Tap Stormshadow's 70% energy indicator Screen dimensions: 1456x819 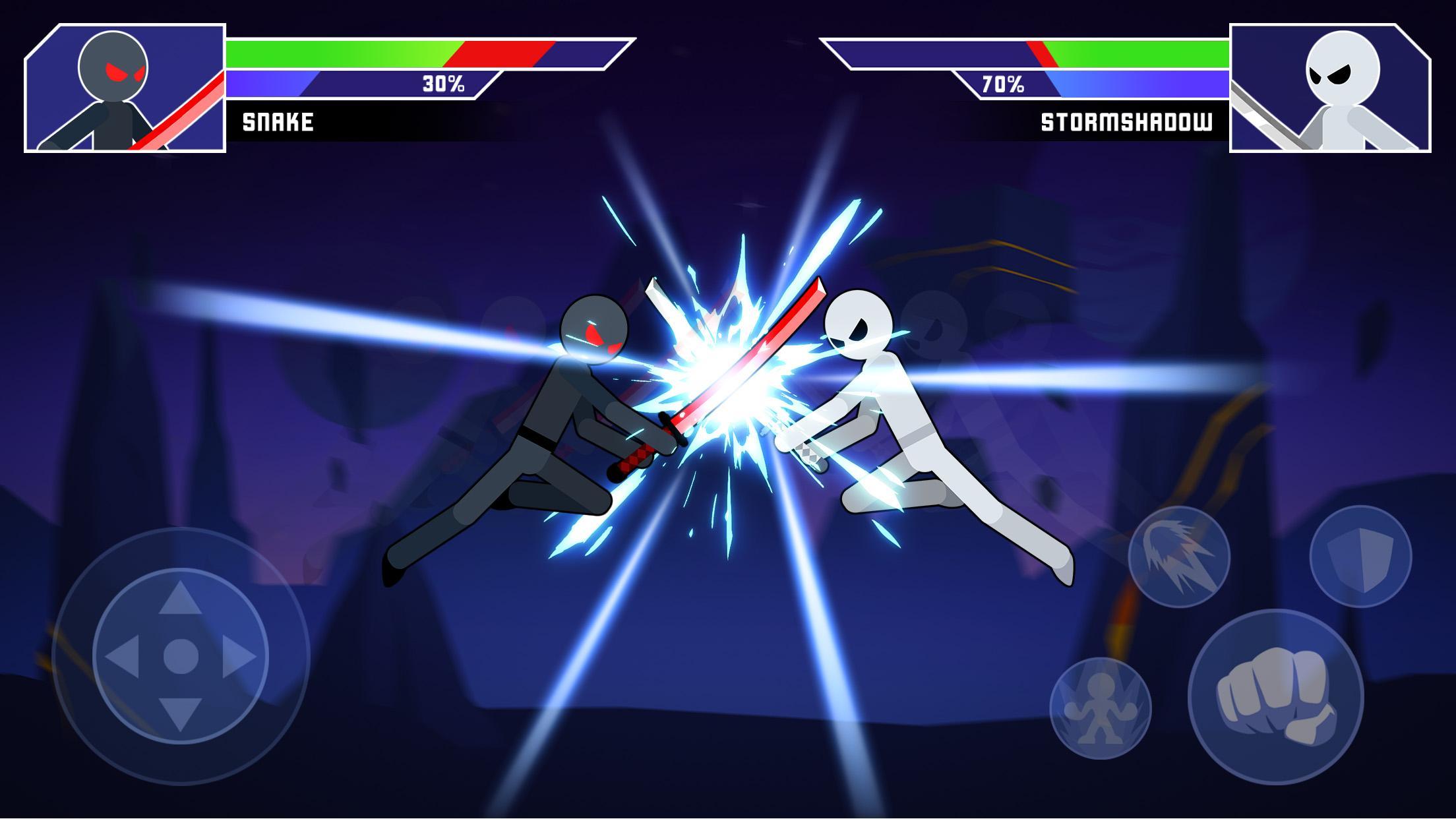[1002, 84]
